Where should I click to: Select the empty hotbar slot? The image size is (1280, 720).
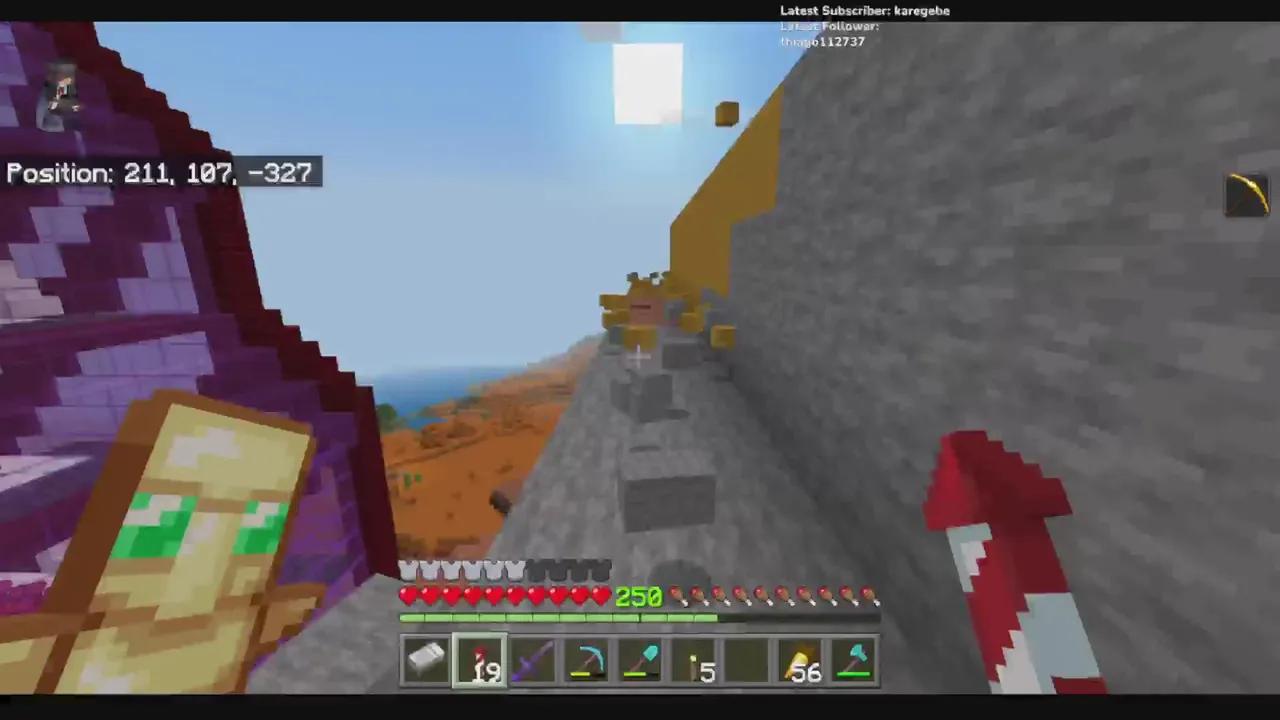749,660
